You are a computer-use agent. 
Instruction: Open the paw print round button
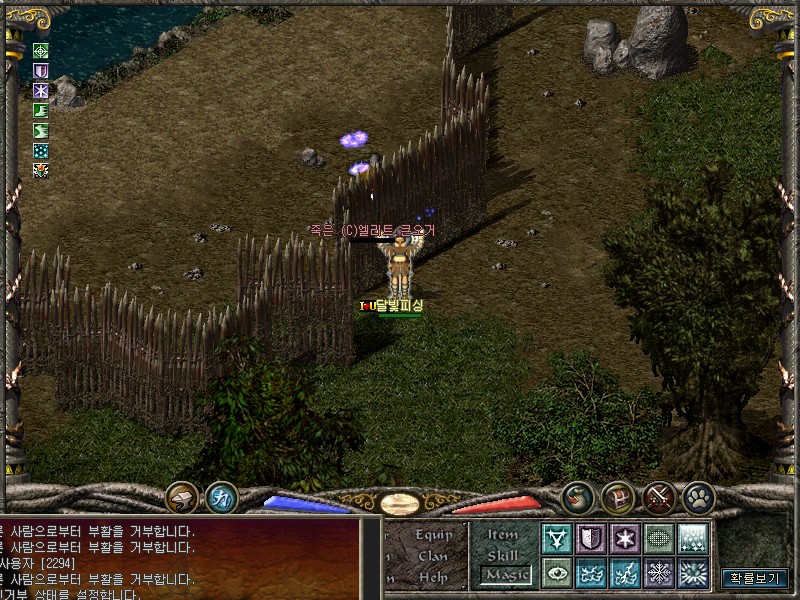click(x=698, y=496)
